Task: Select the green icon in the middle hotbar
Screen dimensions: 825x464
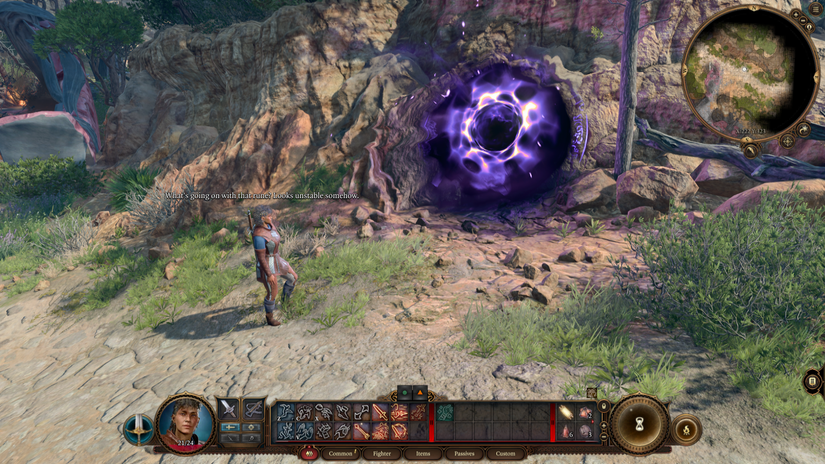Action: pyautogui.click(x=444, y=412)
